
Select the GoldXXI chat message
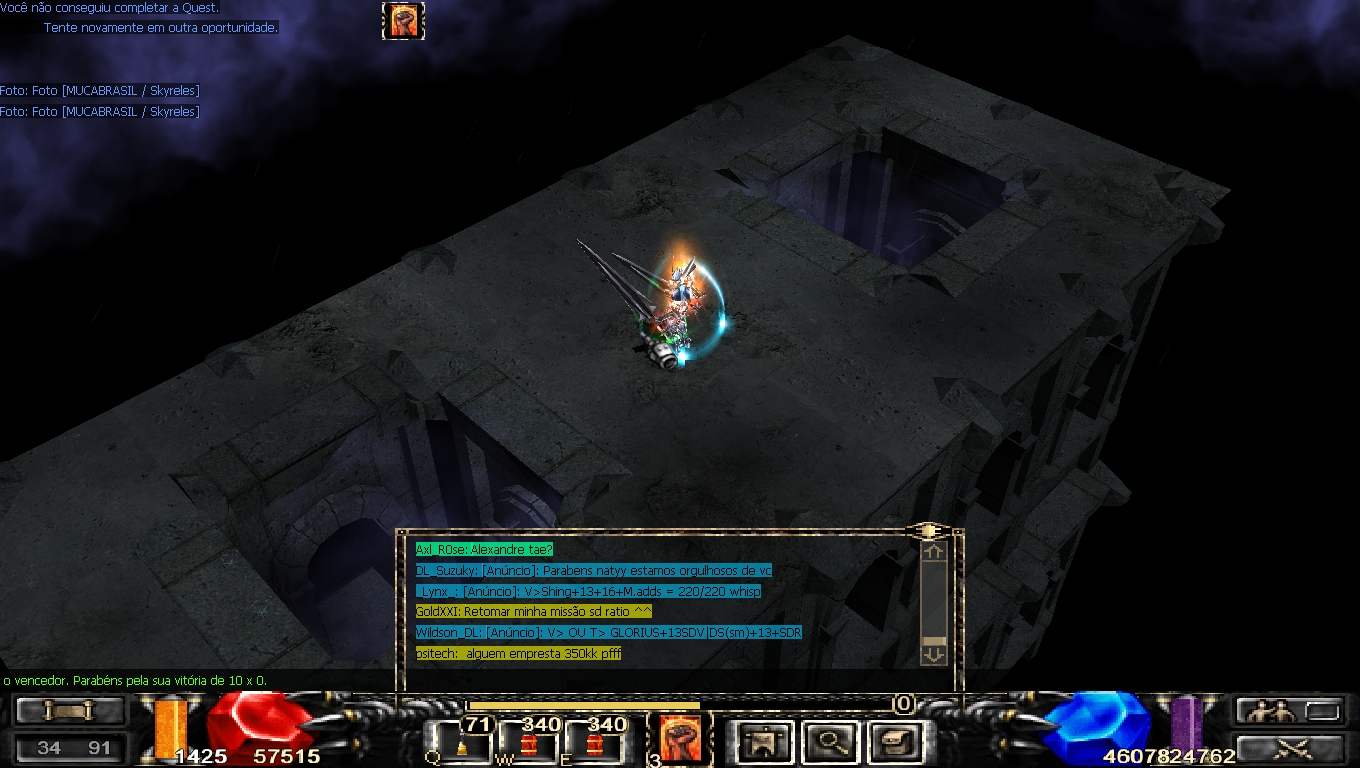click(533, 611)
